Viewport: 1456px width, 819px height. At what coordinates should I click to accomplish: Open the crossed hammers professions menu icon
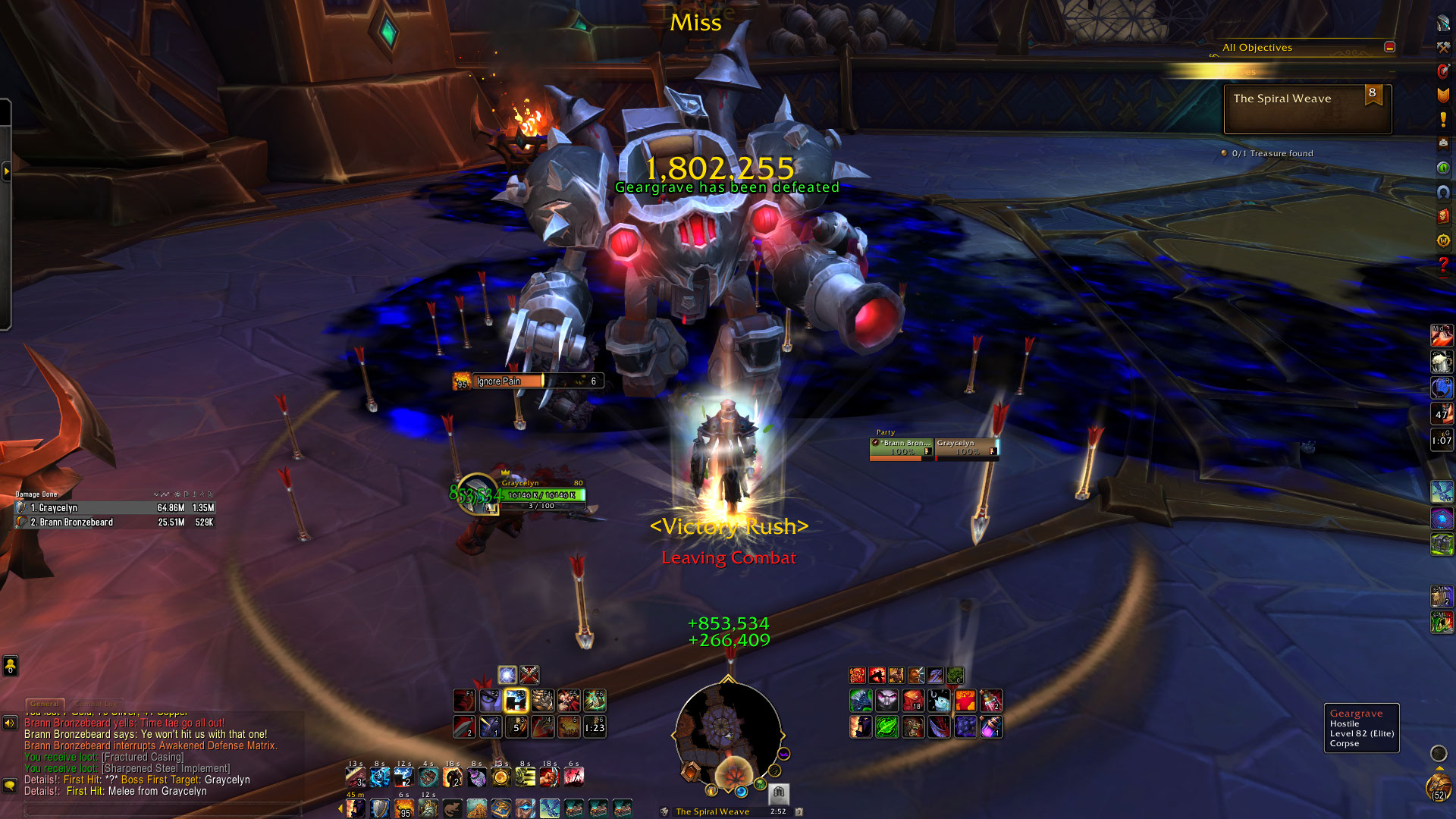pyautogui.click(x=1443, y=47)
